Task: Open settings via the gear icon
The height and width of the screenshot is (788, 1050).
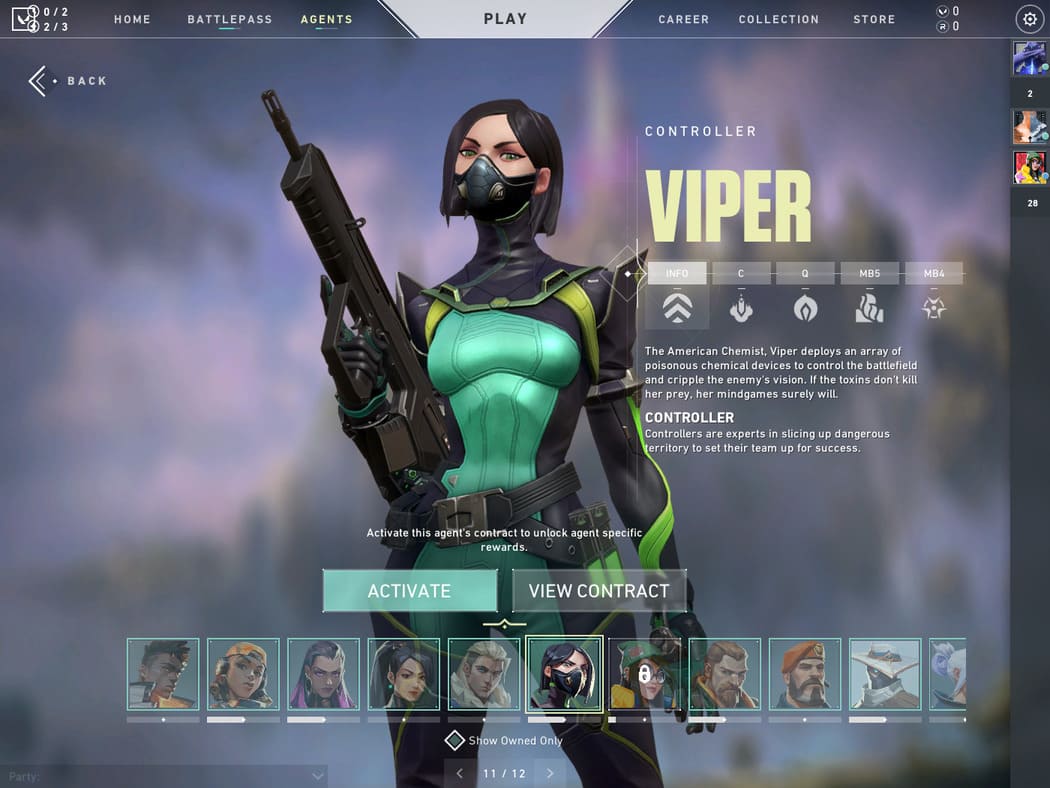Action: (x=1029, y=19)
